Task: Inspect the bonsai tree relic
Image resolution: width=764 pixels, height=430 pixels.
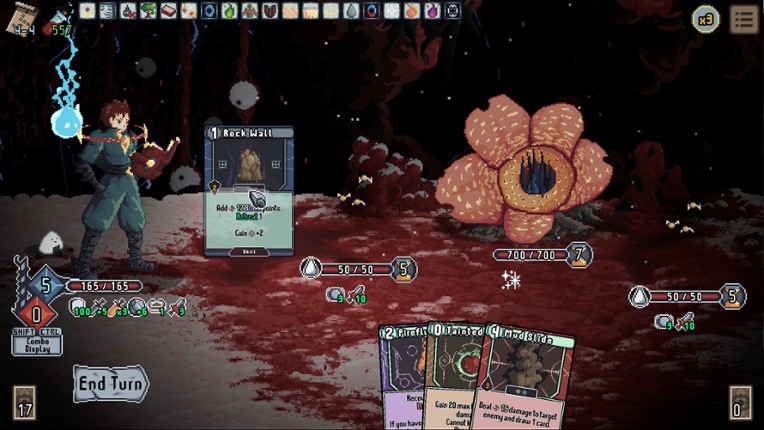Action: pyautogui.click(x=148, y=11)
